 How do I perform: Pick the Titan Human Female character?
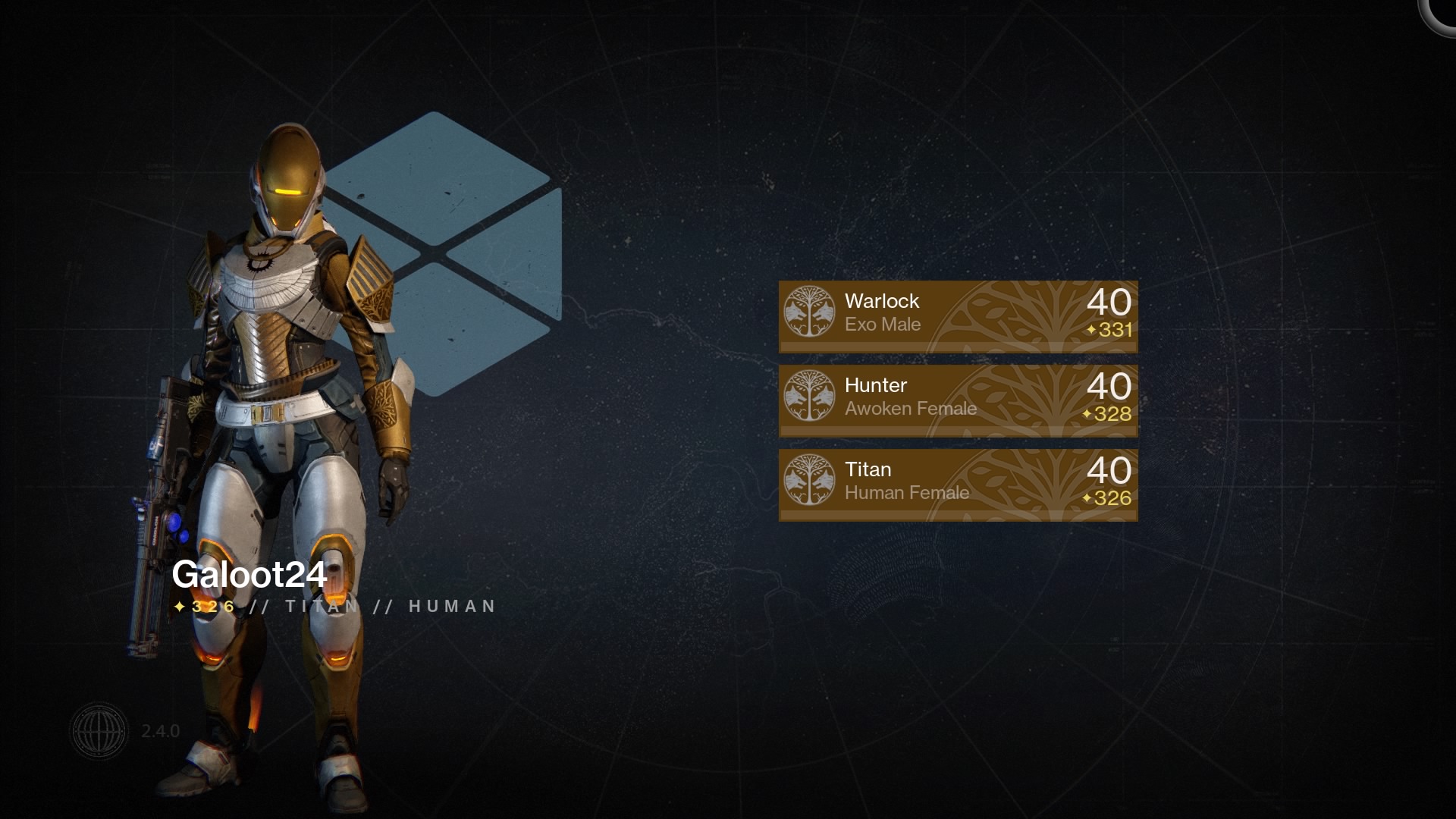pyautogui.click(x=958, y=484)
